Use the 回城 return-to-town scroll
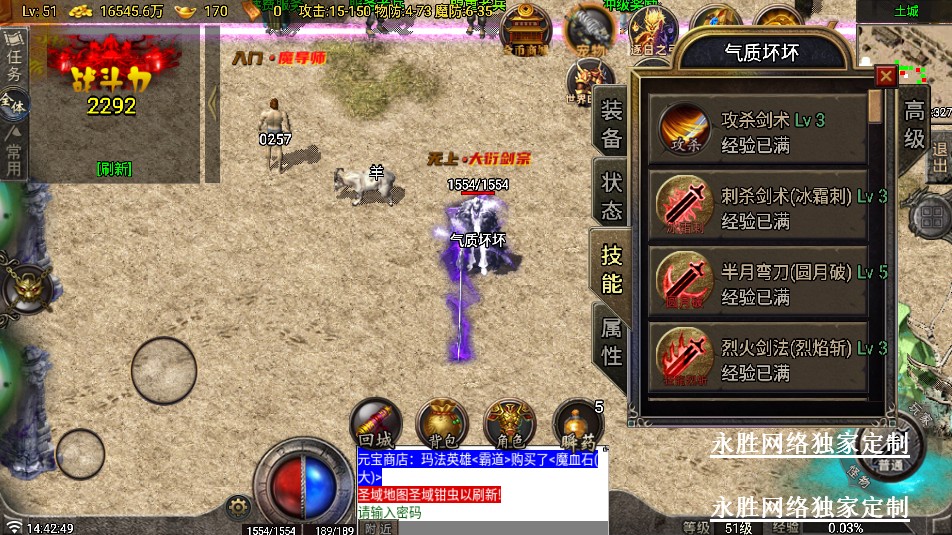 point(375,423)
